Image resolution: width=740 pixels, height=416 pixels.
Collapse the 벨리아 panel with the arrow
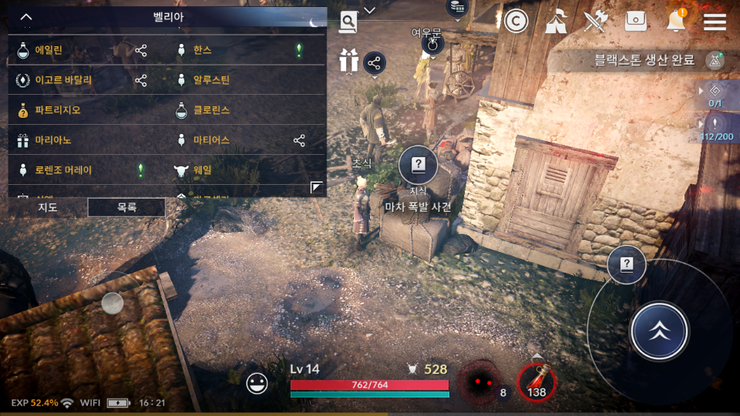tap(26, 17)
